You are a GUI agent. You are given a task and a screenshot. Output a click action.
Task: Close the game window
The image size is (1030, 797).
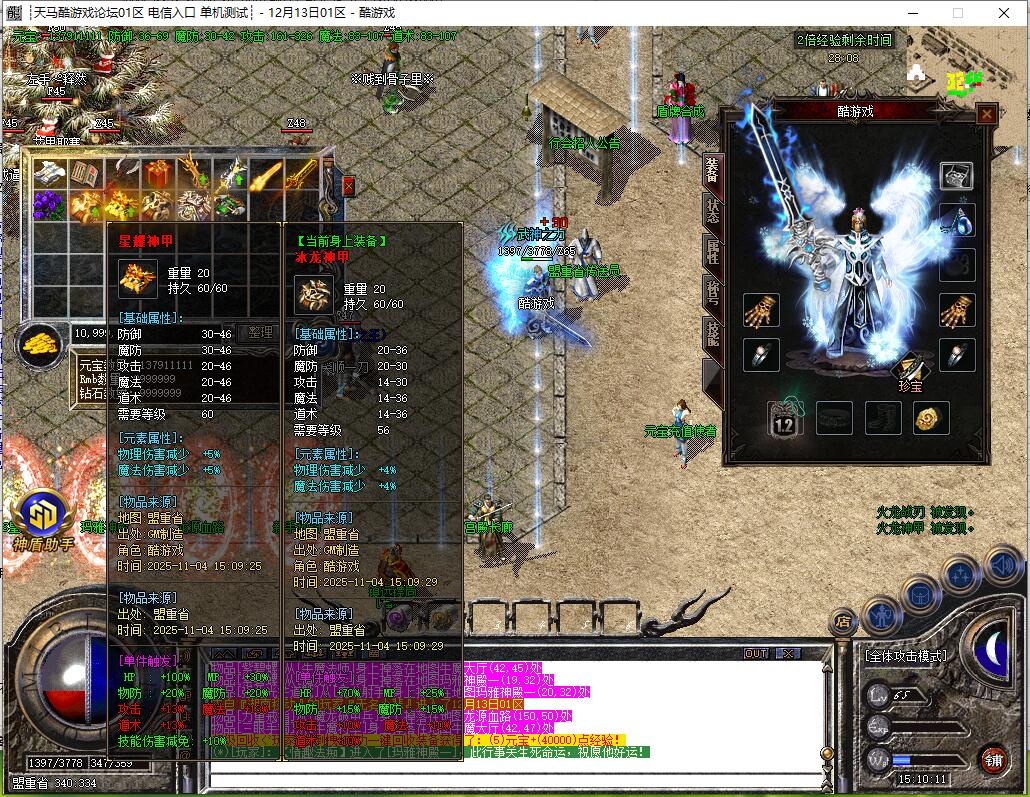tap(1005, 13)
